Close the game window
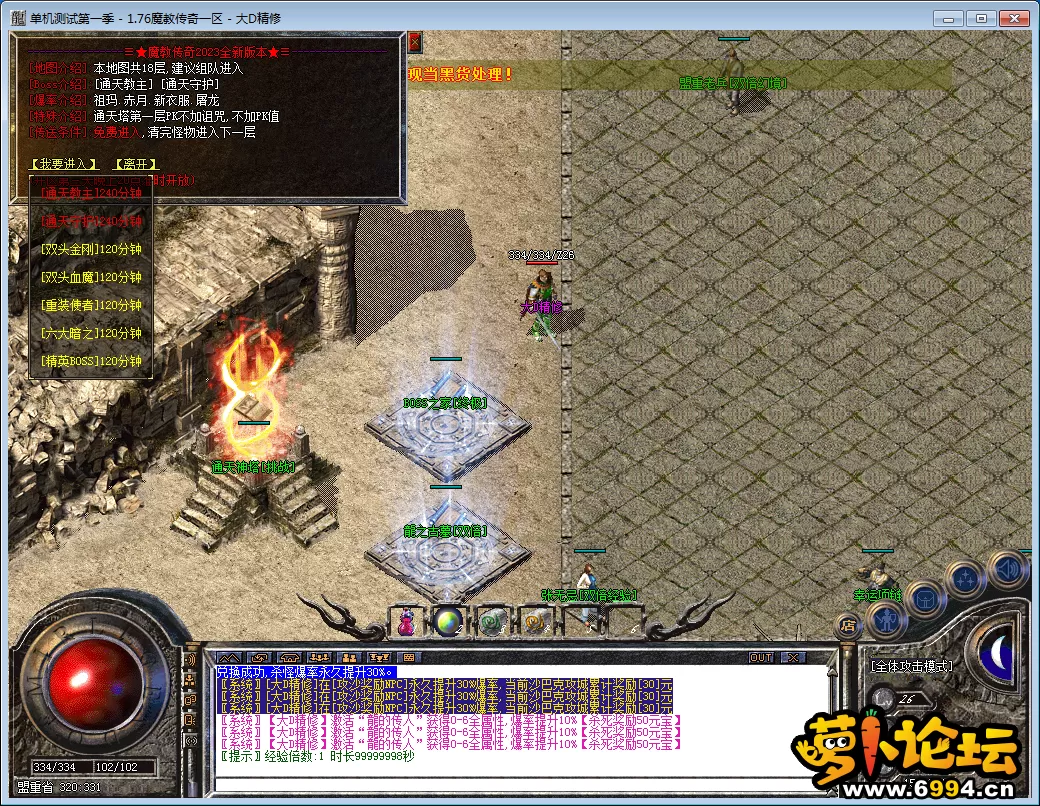1040x806 pixels. 1015,18
